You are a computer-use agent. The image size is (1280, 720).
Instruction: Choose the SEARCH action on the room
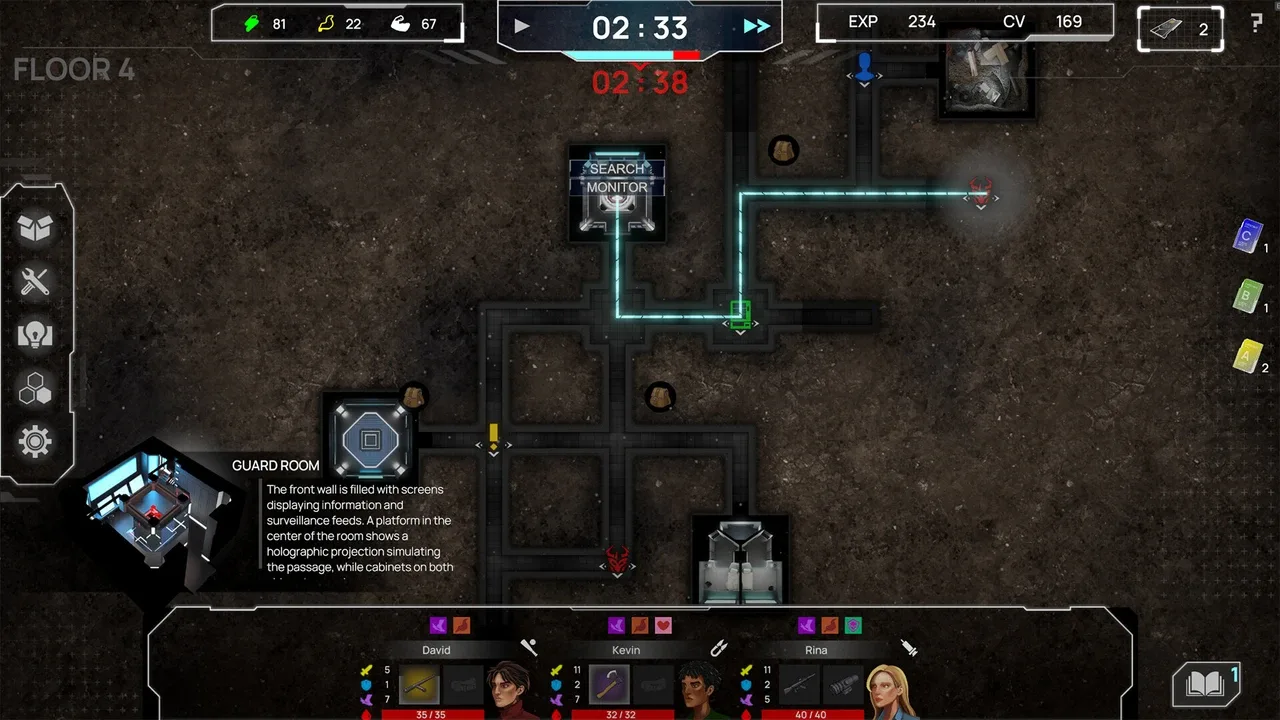617,169
